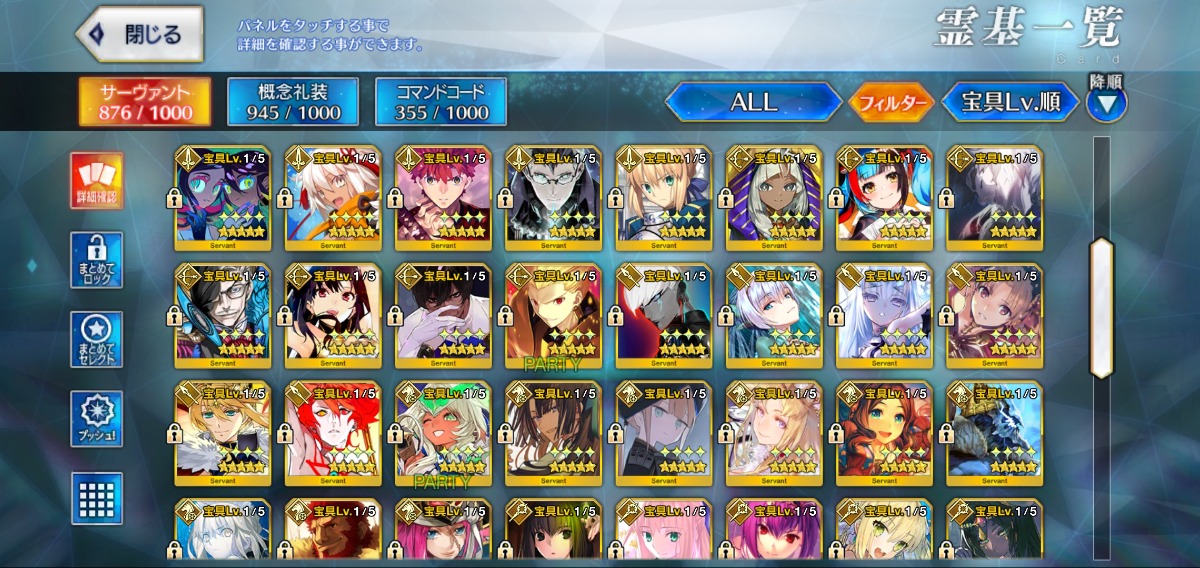Show the コマンドコード tab

(441, 102)
